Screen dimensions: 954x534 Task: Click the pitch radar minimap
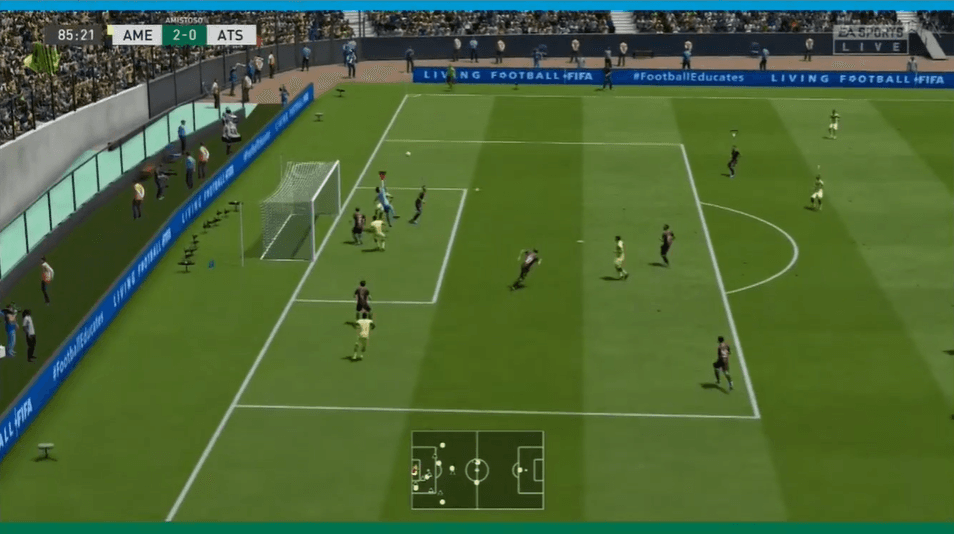(x=477, y=470)
